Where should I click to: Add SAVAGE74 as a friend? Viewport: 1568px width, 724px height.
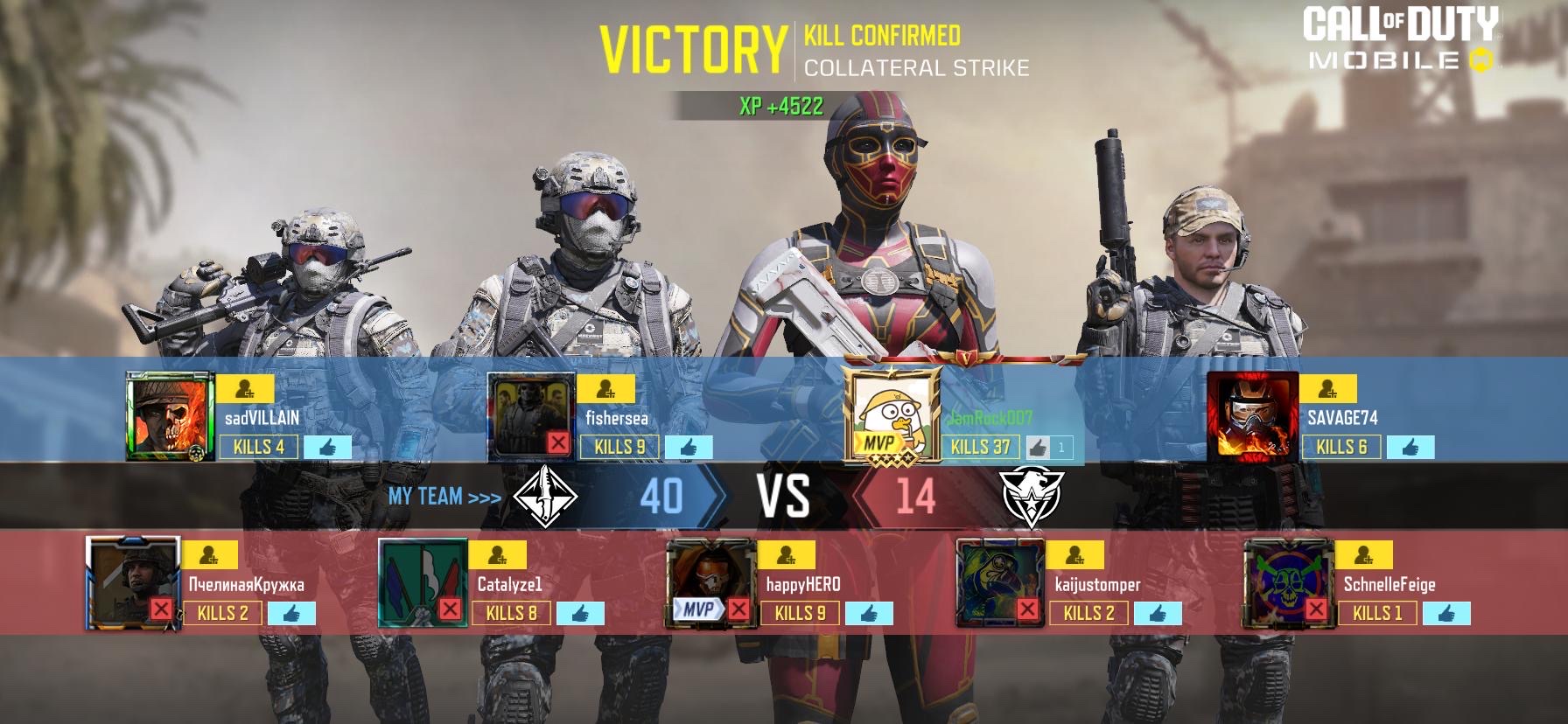(1327, 389)
